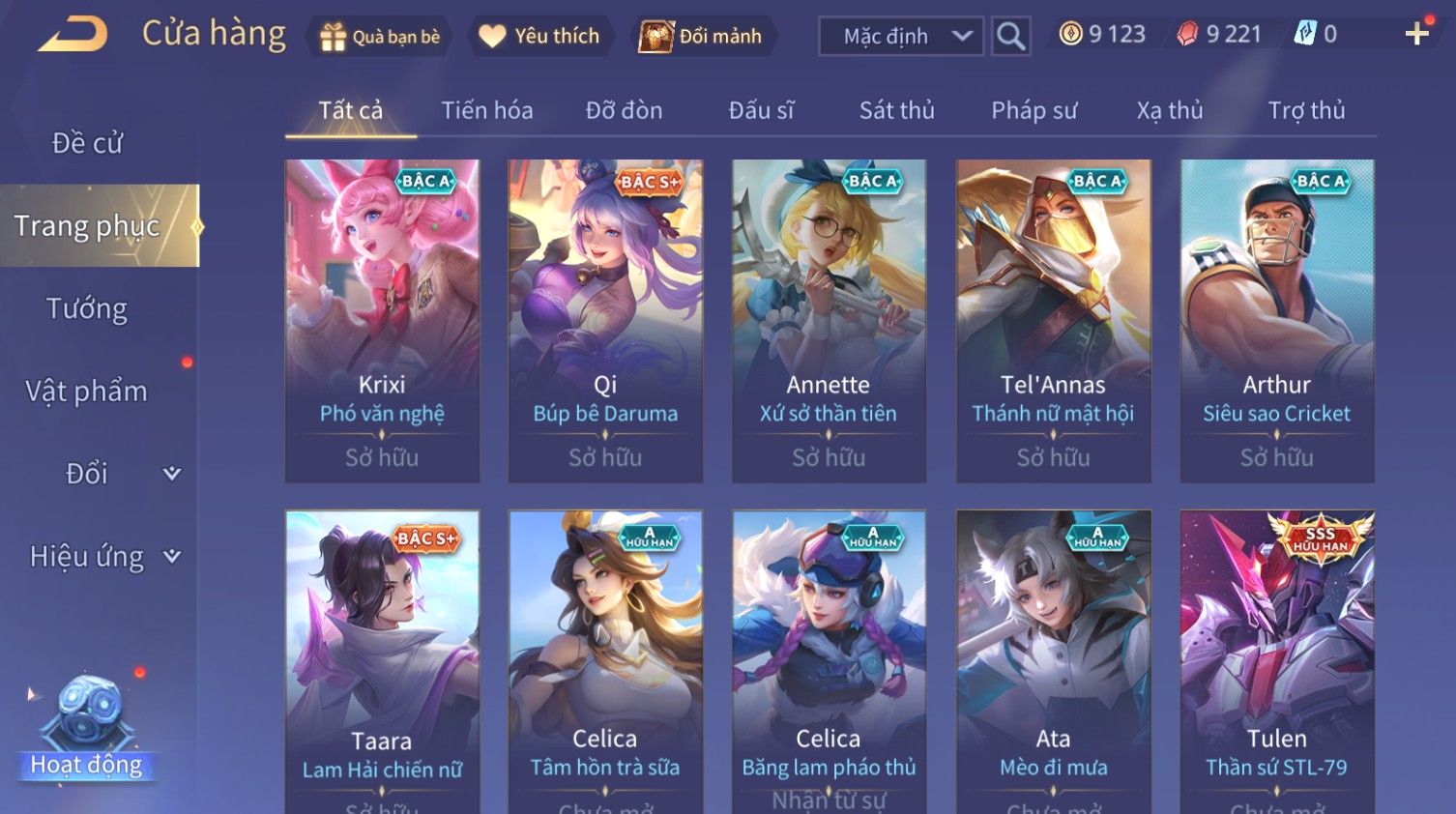Viewport: 1456px width, 814px height.
Task: Add currency with the plus button
Action: pos(1416,34)
